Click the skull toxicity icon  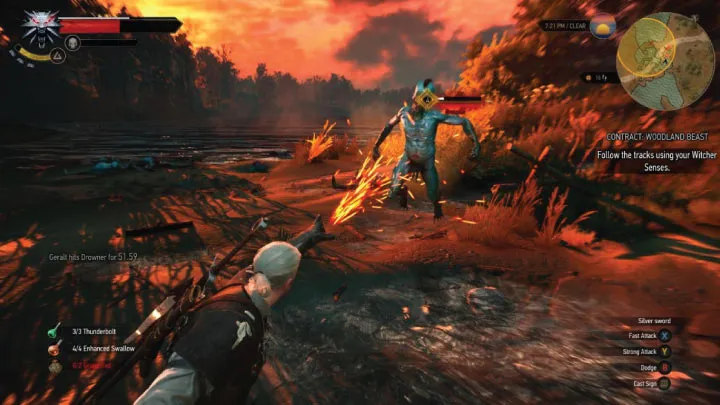(x=72, y=43)
